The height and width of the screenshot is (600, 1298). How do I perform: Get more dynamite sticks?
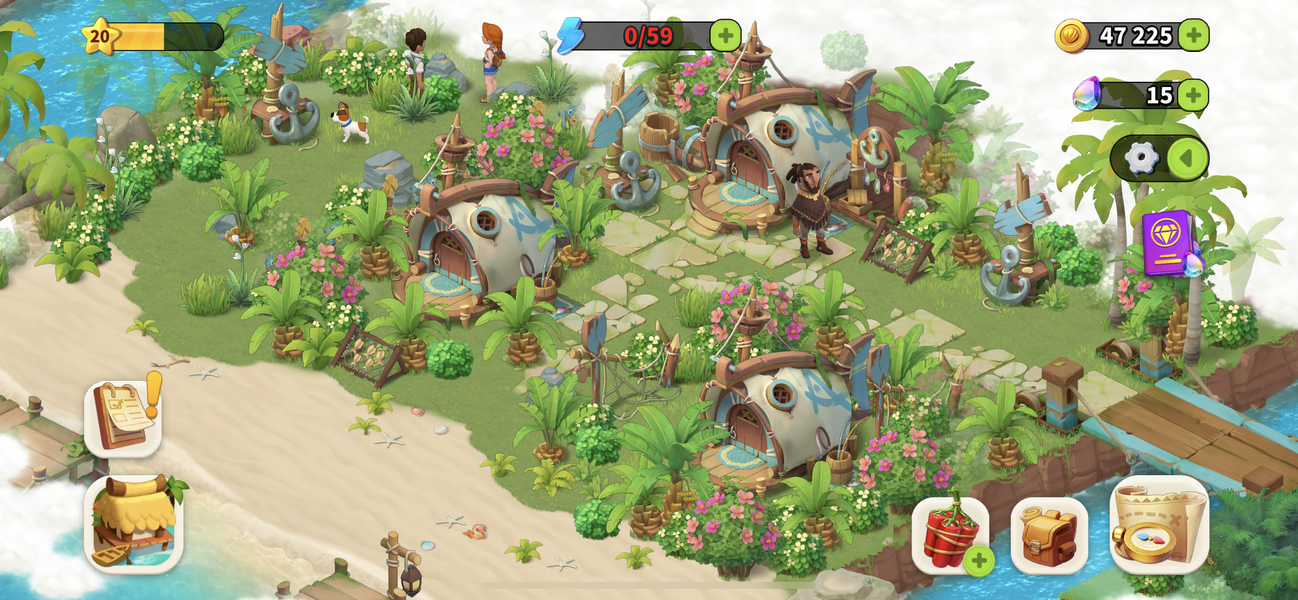point(951,536)
